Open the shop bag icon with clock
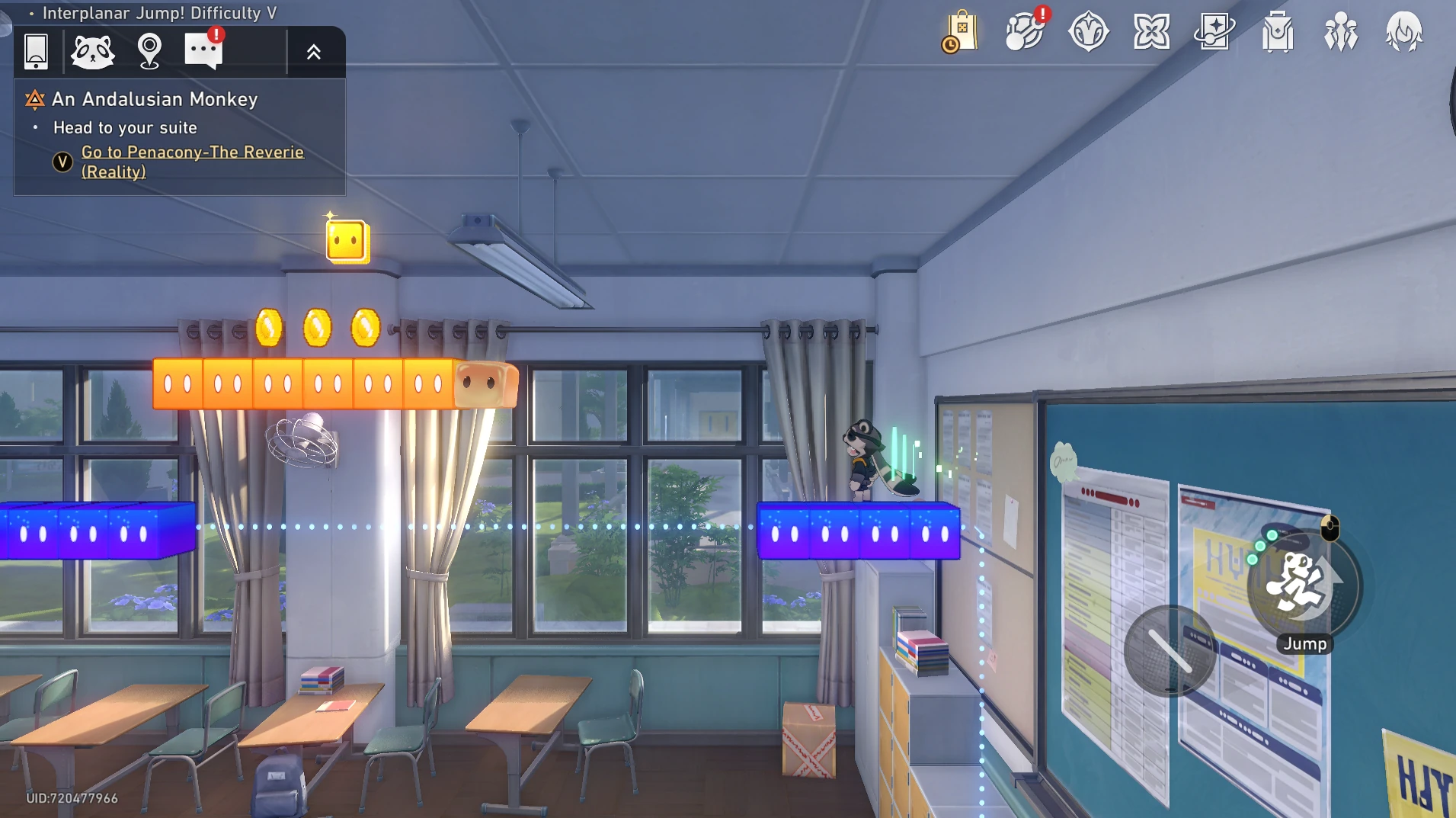 coord(961,32)
